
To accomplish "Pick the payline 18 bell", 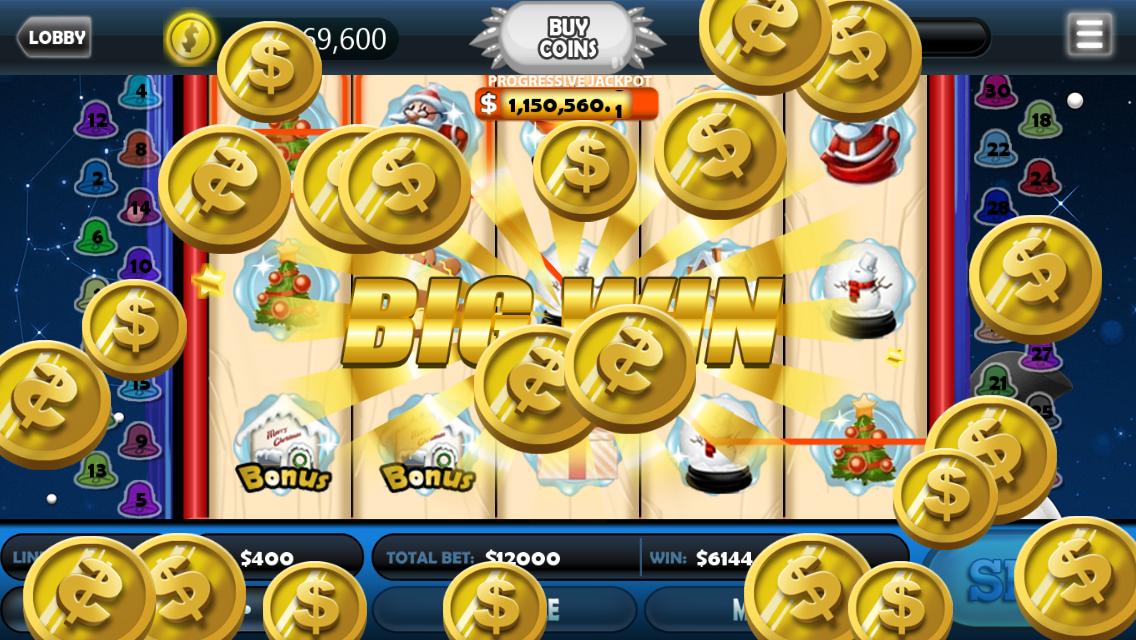I will (1040, 121).
